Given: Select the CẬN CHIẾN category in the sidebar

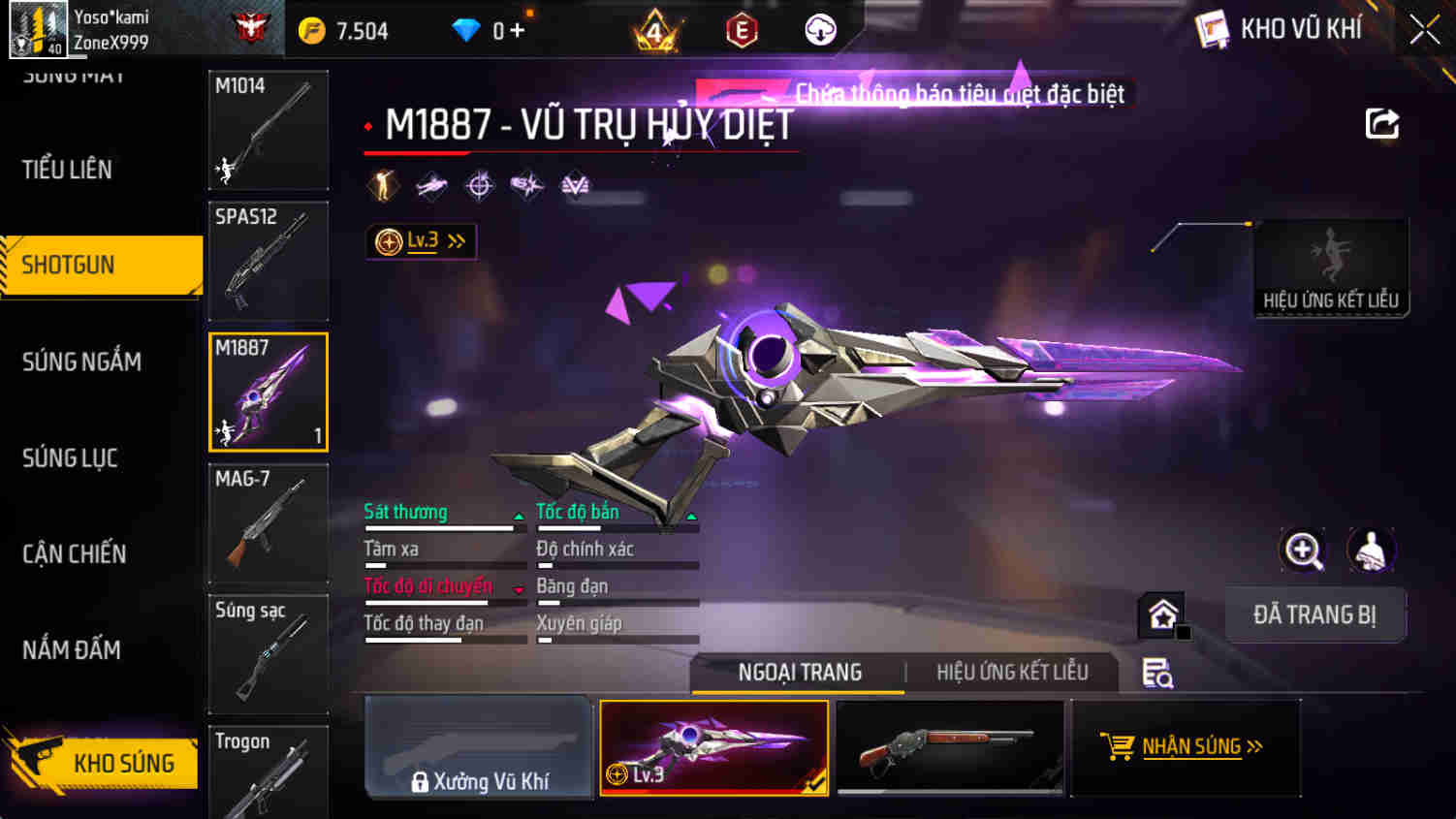Looking at the screenshot, I should (x=75, y=553).
